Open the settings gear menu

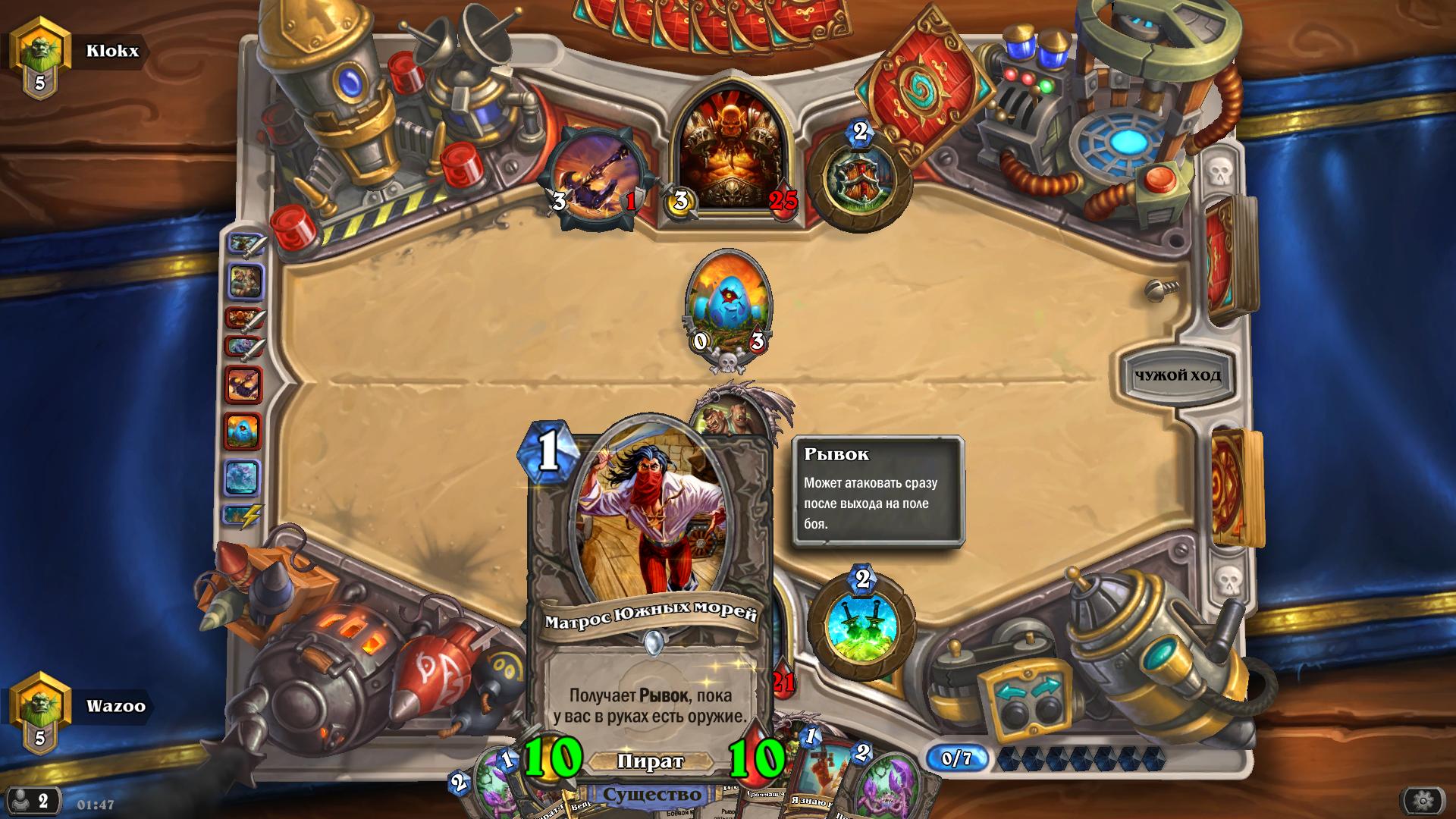1423,800
